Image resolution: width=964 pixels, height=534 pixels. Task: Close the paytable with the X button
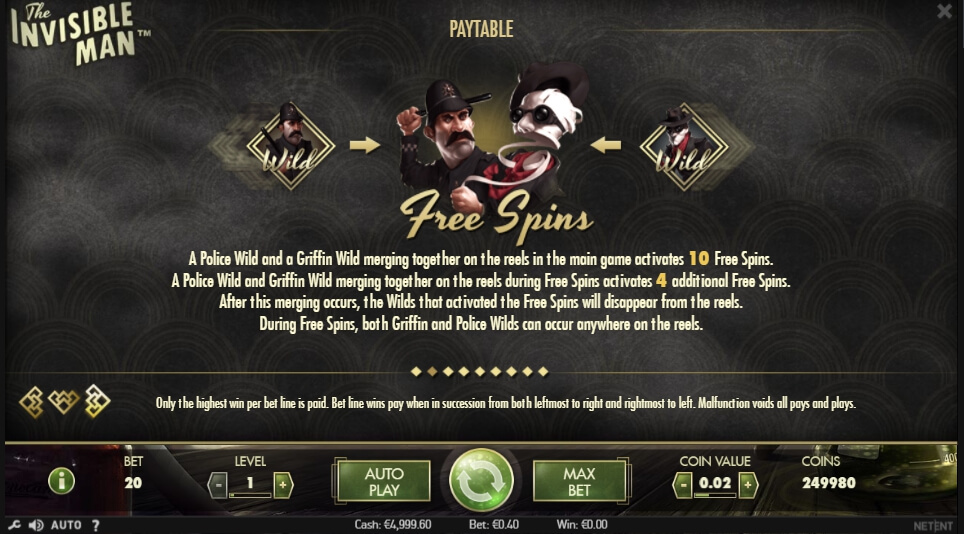coord(944,11)
